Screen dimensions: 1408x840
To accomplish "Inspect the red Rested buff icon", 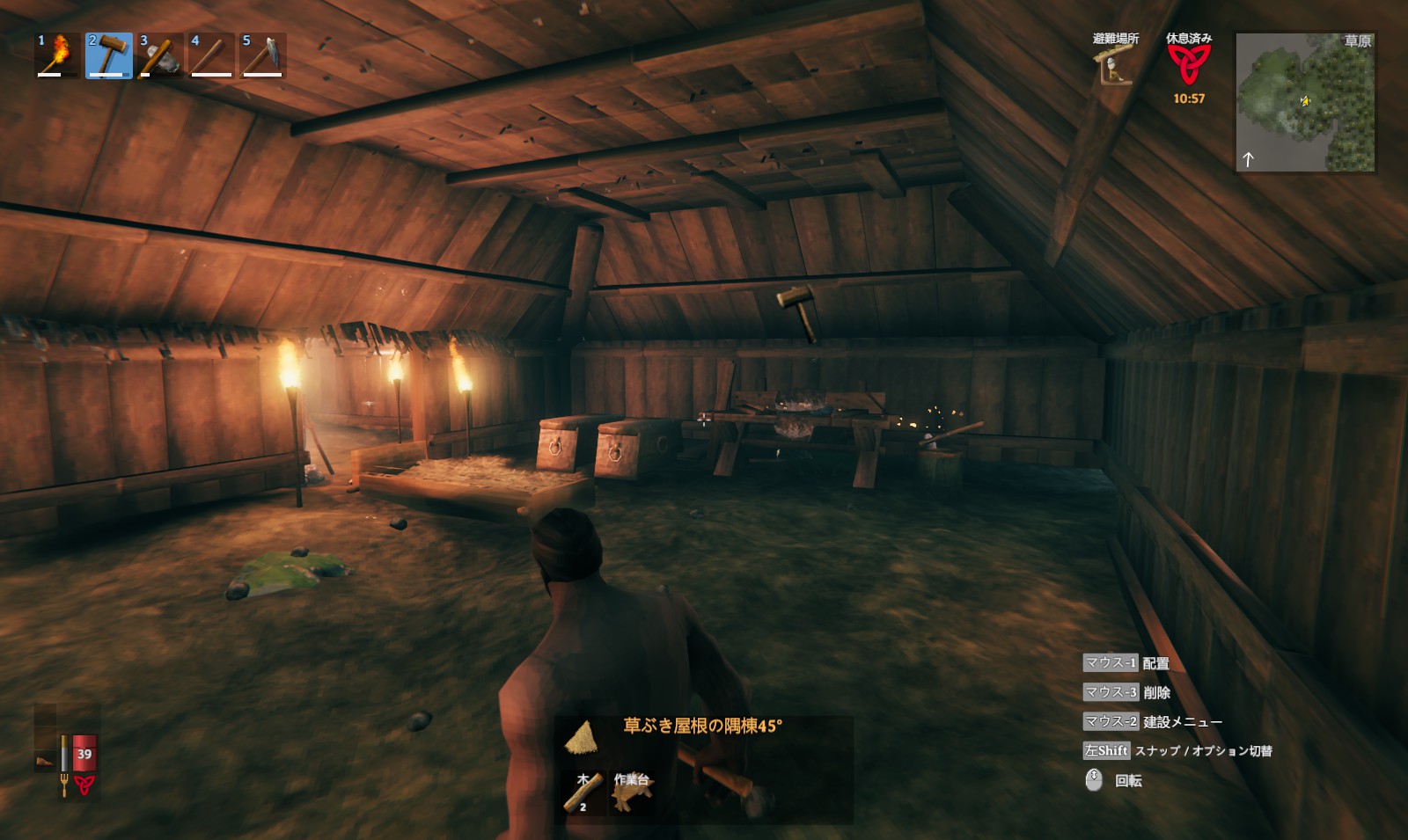I will 1189,64.
